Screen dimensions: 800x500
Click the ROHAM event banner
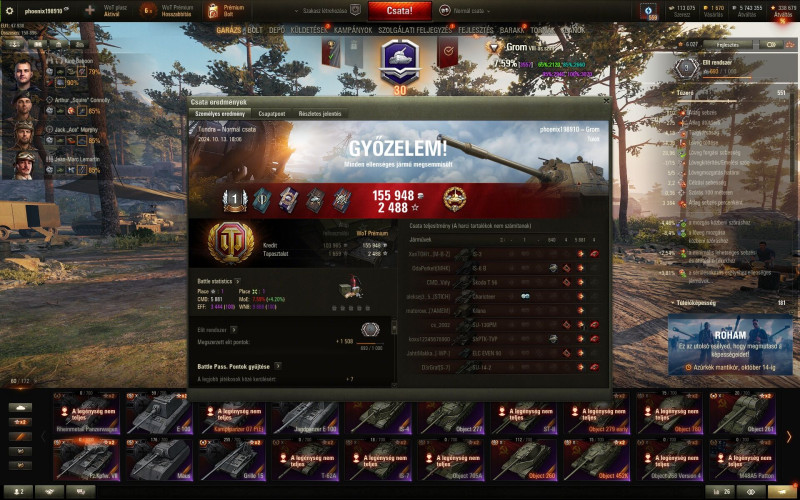pos(730,344)
